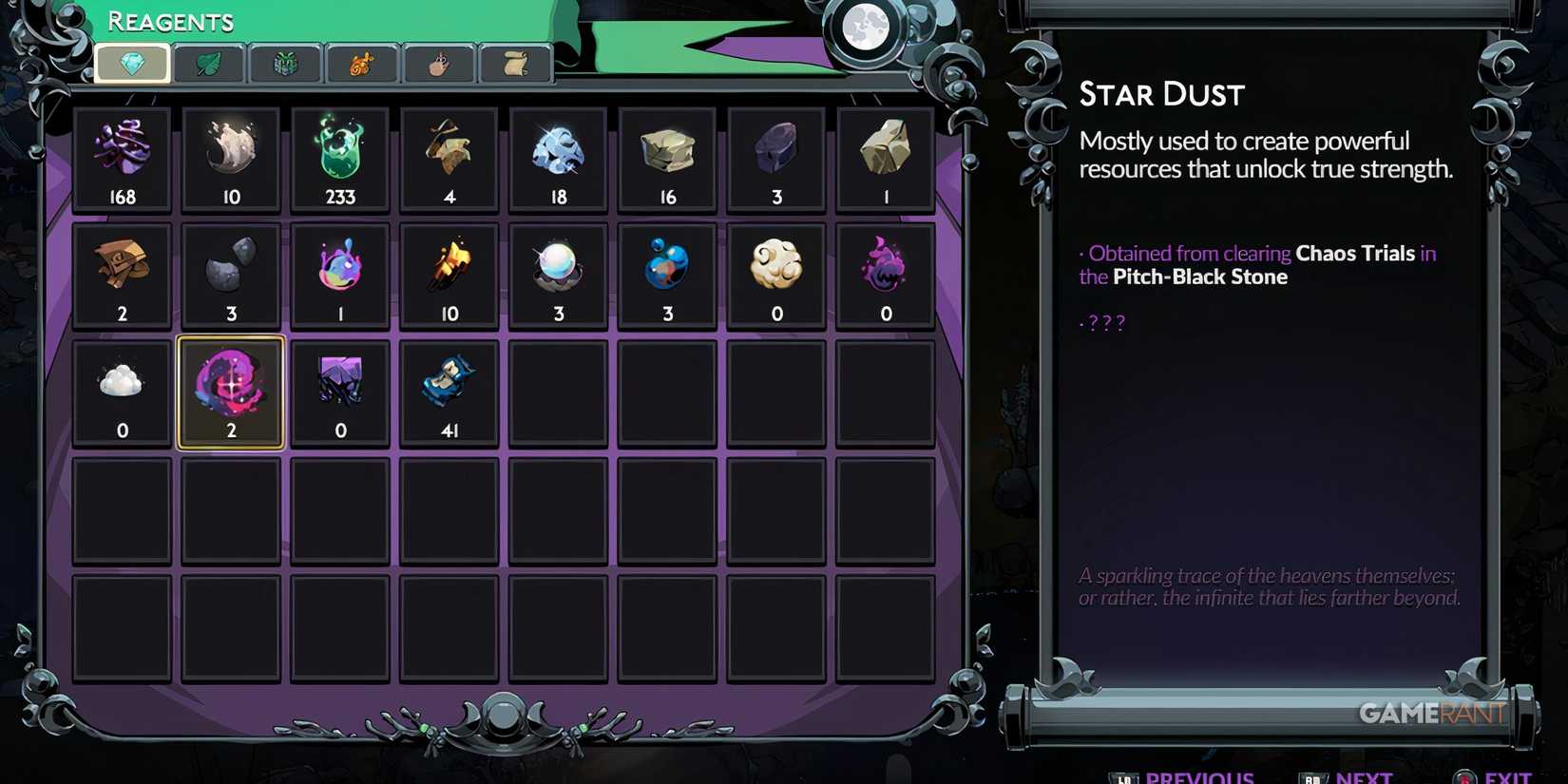Switch to the leaf reagents tab
This screenshot has height=784, width=1568.
pos(208,64)
